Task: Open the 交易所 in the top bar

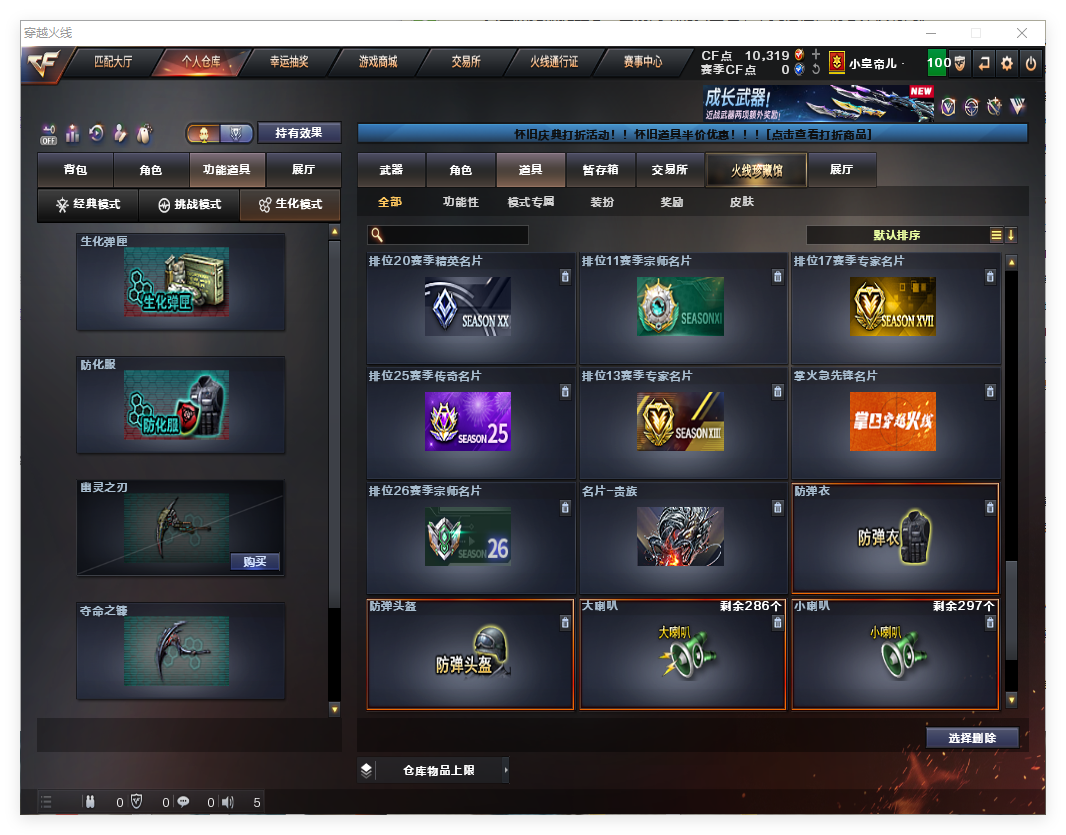Action: tap(466, 62)
